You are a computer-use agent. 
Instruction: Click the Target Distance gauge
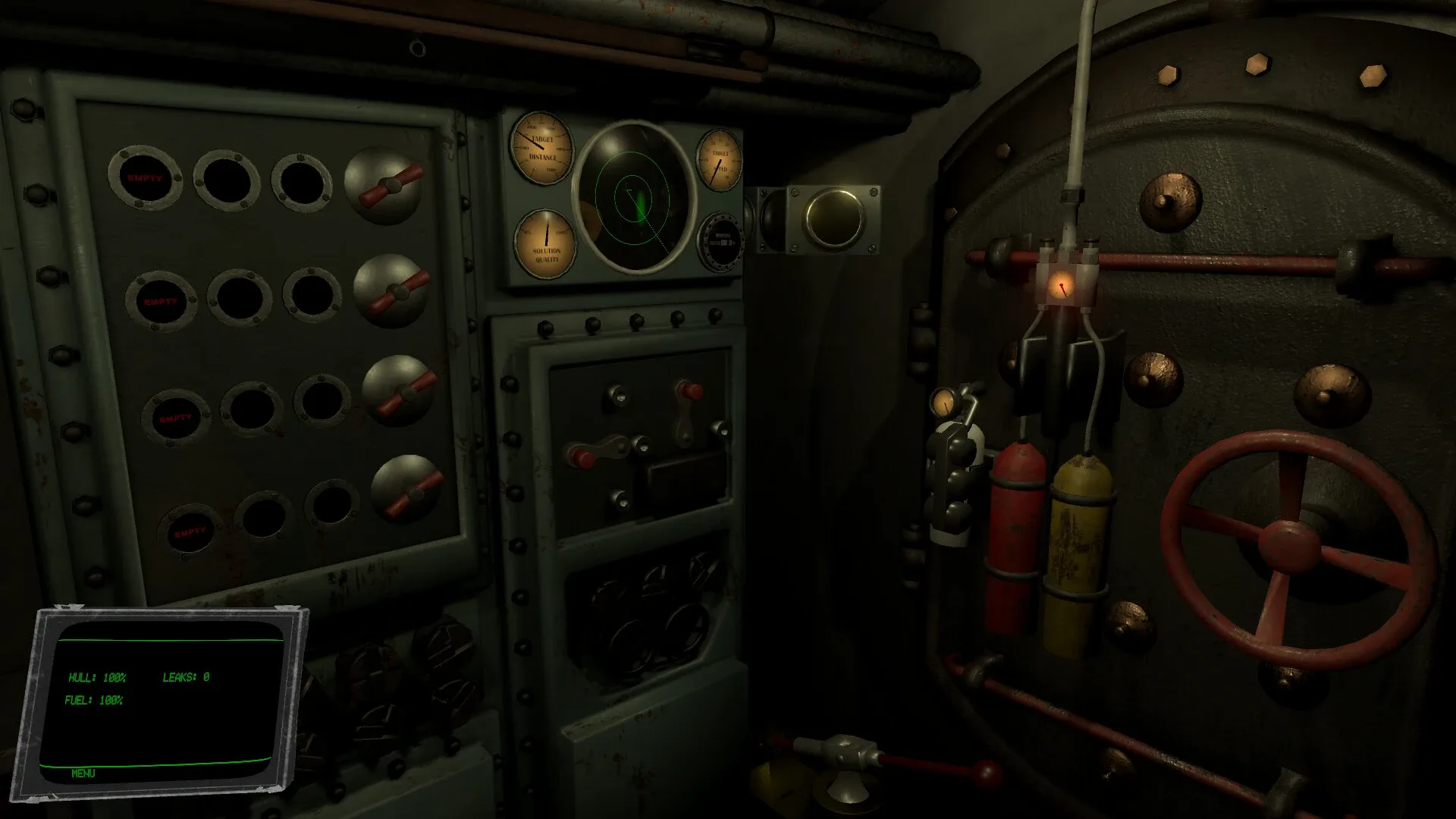click(x=543, y=150)
